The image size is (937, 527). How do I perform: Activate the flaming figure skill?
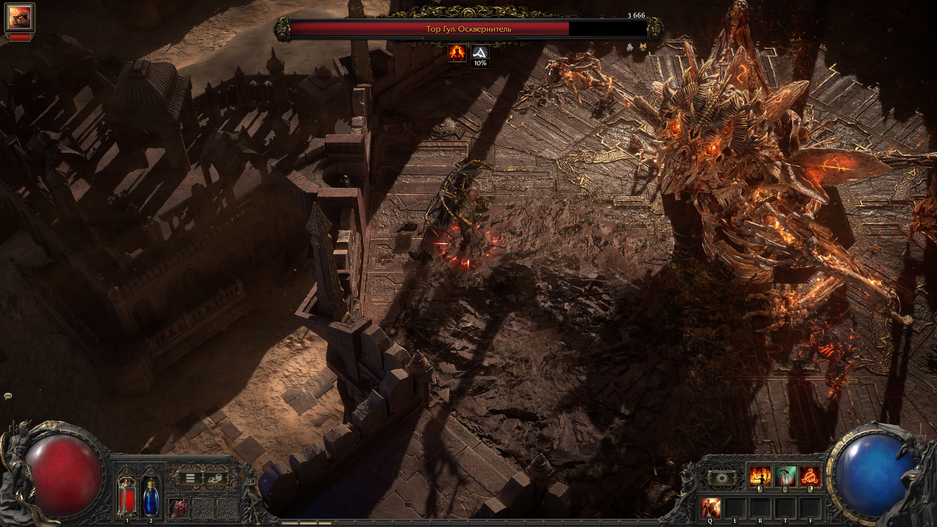click(x=760, y=477)
